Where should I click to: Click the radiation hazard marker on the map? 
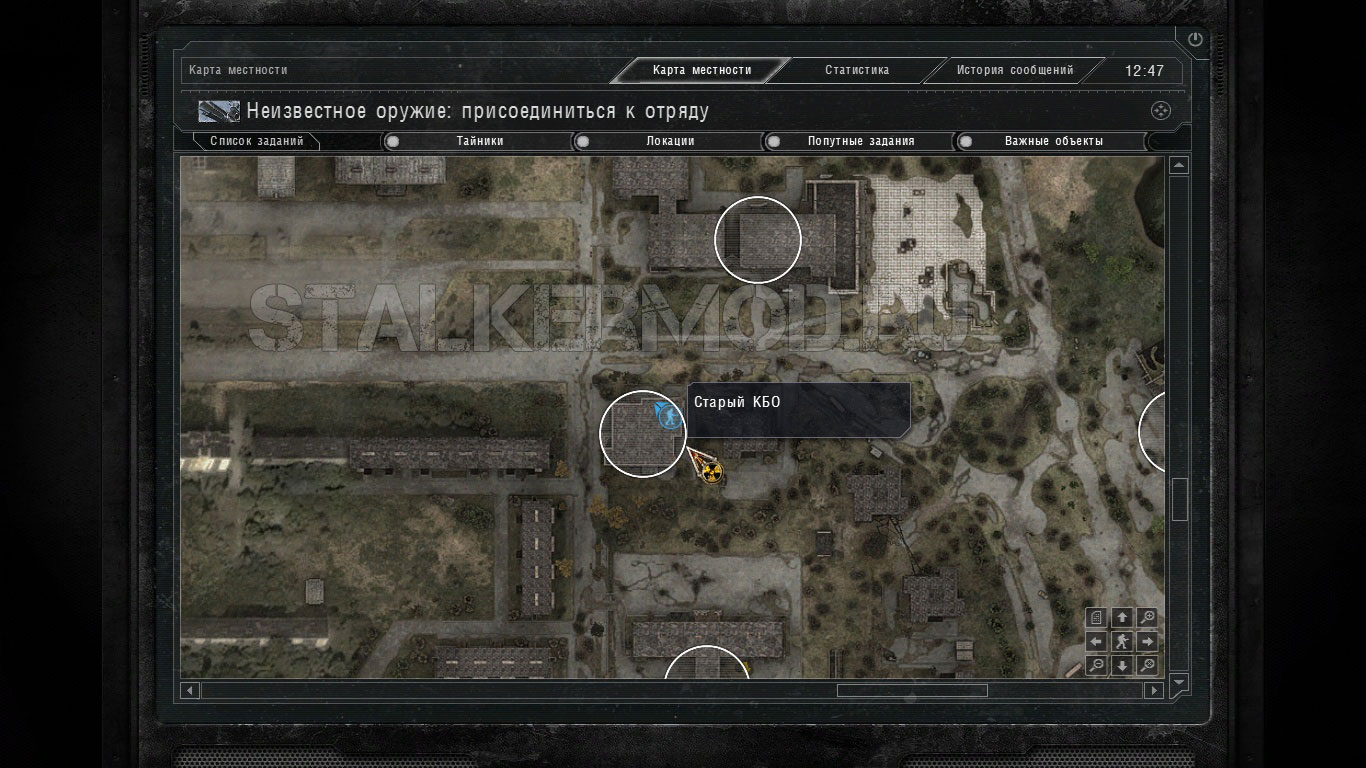710,470
